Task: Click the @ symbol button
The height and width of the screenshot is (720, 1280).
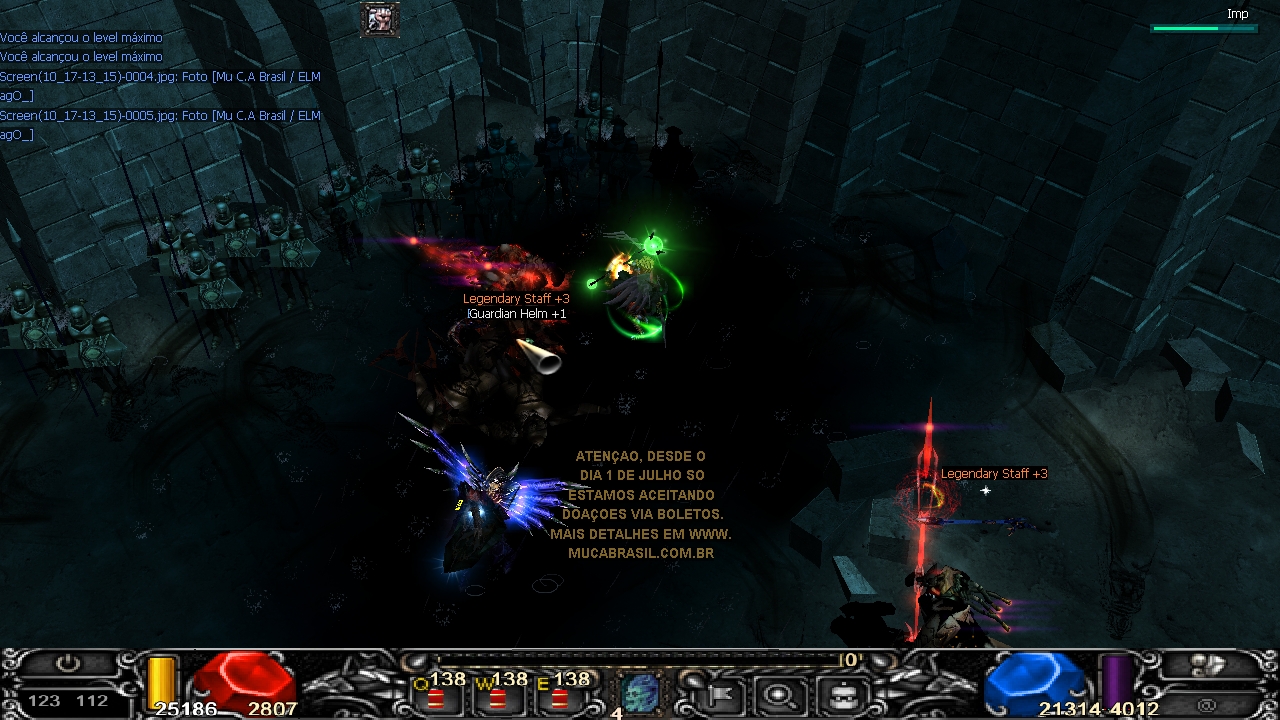Action: pos(1207,705)
